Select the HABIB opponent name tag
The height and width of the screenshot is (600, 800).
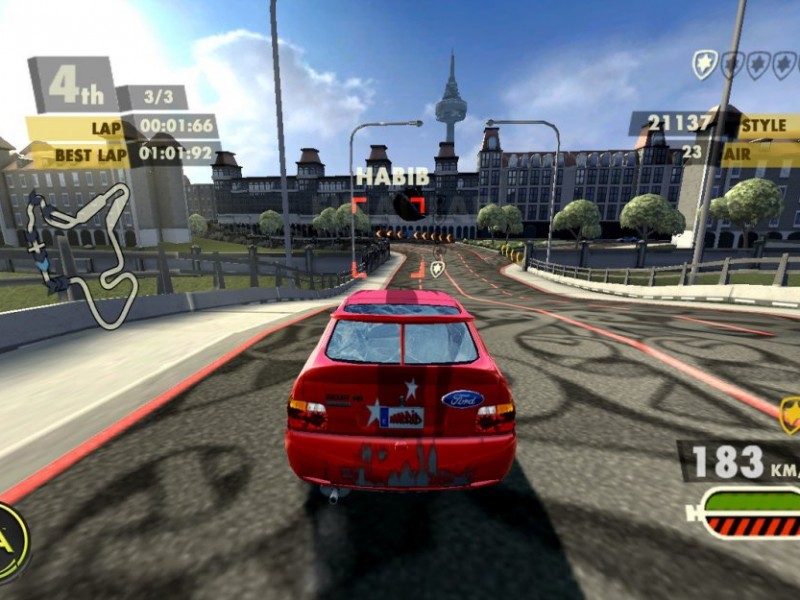(x=392, y=177)
